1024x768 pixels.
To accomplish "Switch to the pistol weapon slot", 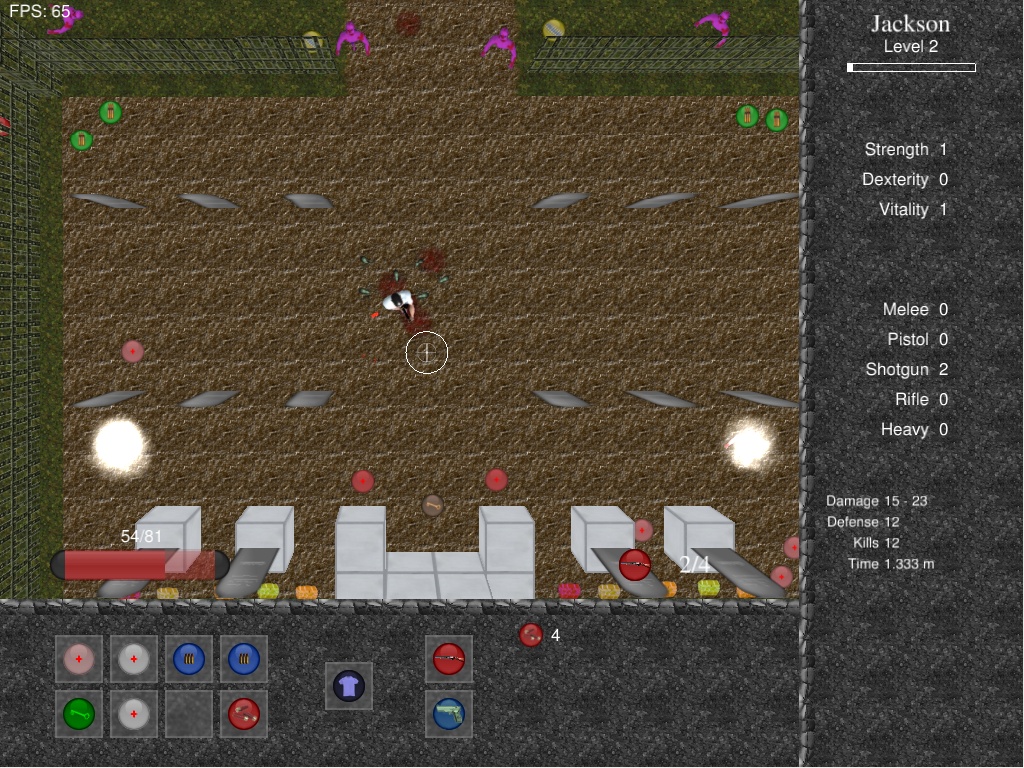I will click(x=449, y=714).
